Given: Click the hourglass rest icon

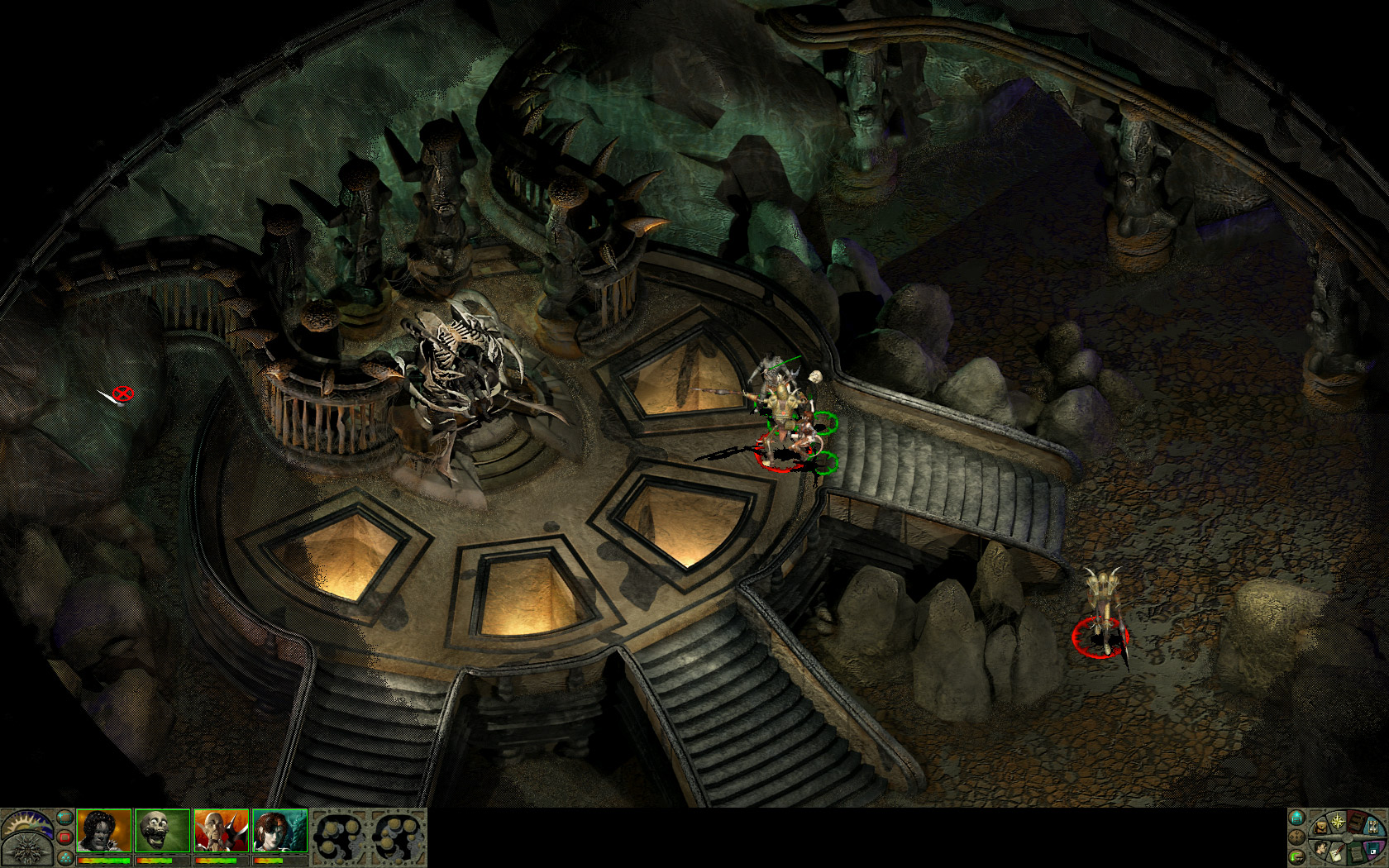Looking at the screenshot, I should 1373,827.
